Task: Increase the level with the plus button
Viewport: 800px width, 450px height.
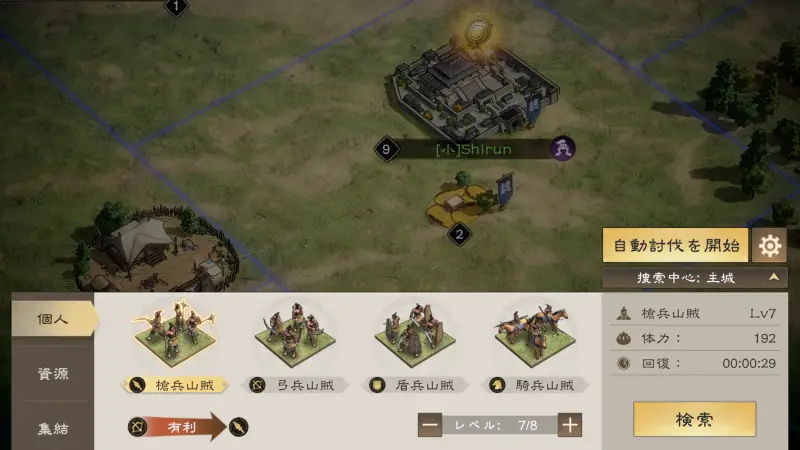Action: (570, 425)
